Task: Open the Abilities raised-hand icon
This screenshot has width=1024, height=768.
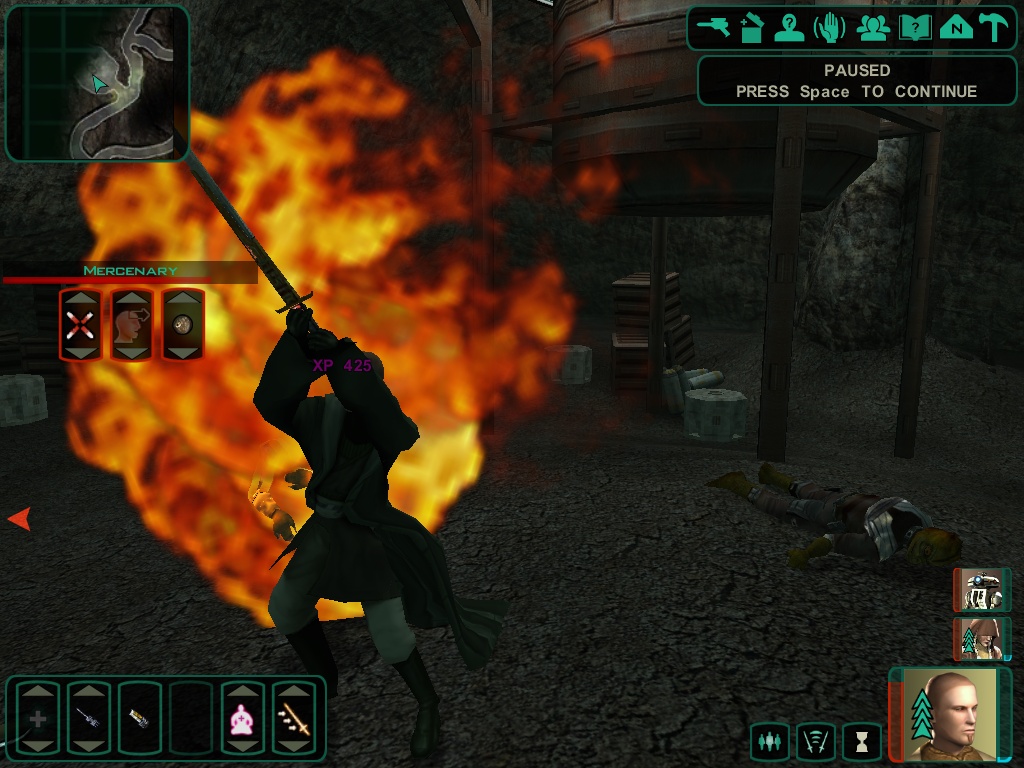Action: click(x=830, y=28)
